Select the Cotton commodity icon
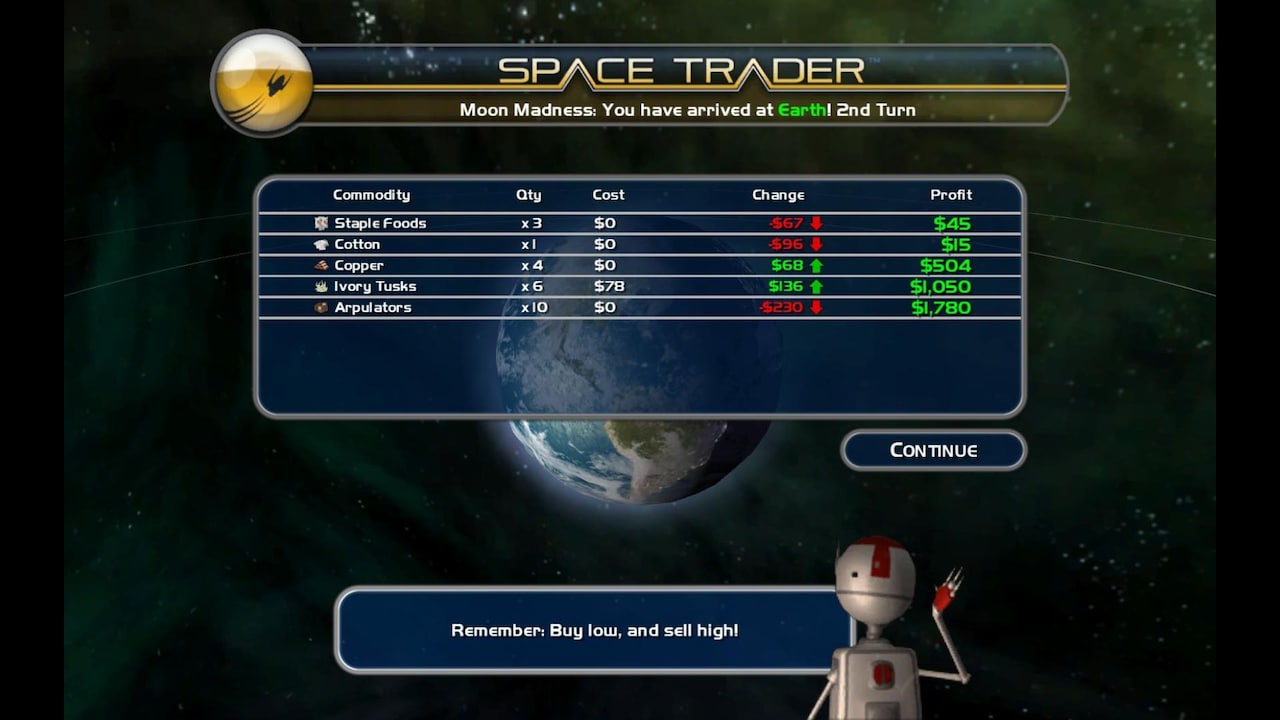 point(322,244)
